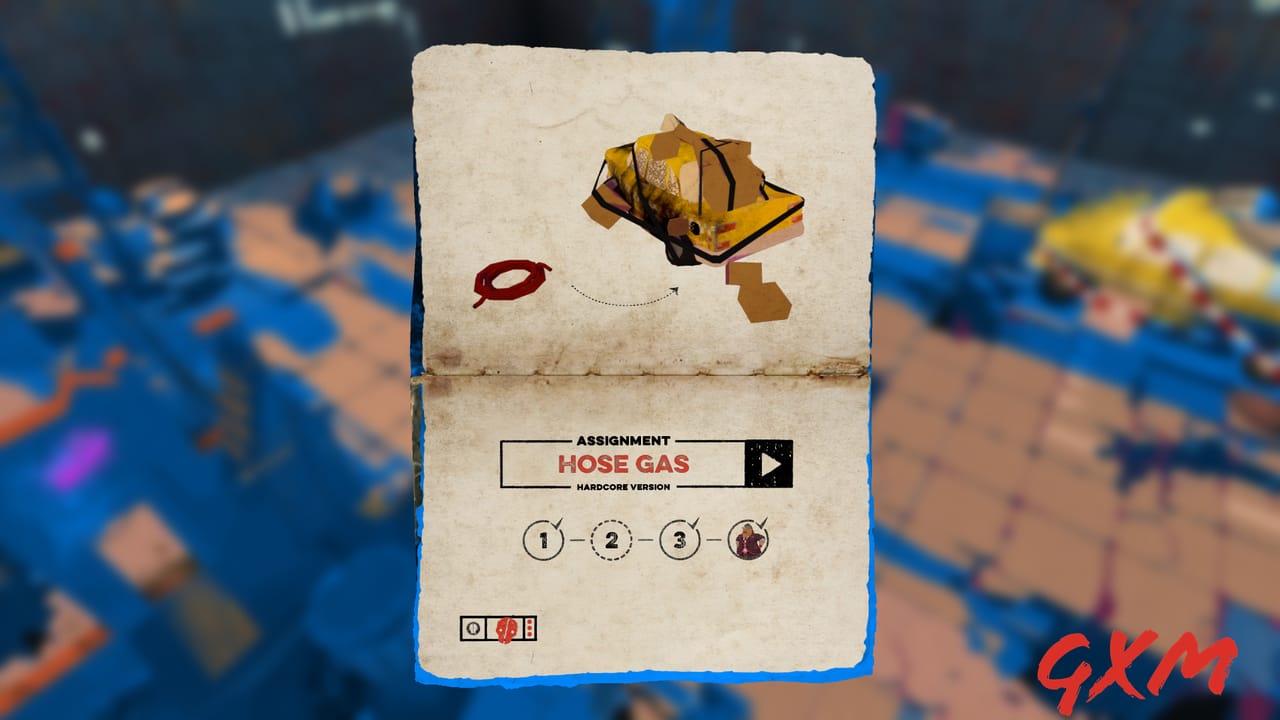Screen dimensions: 1280x720
Task: Click the bottom status strip frame
Action: pyautogui.click(x=497, y=628)
